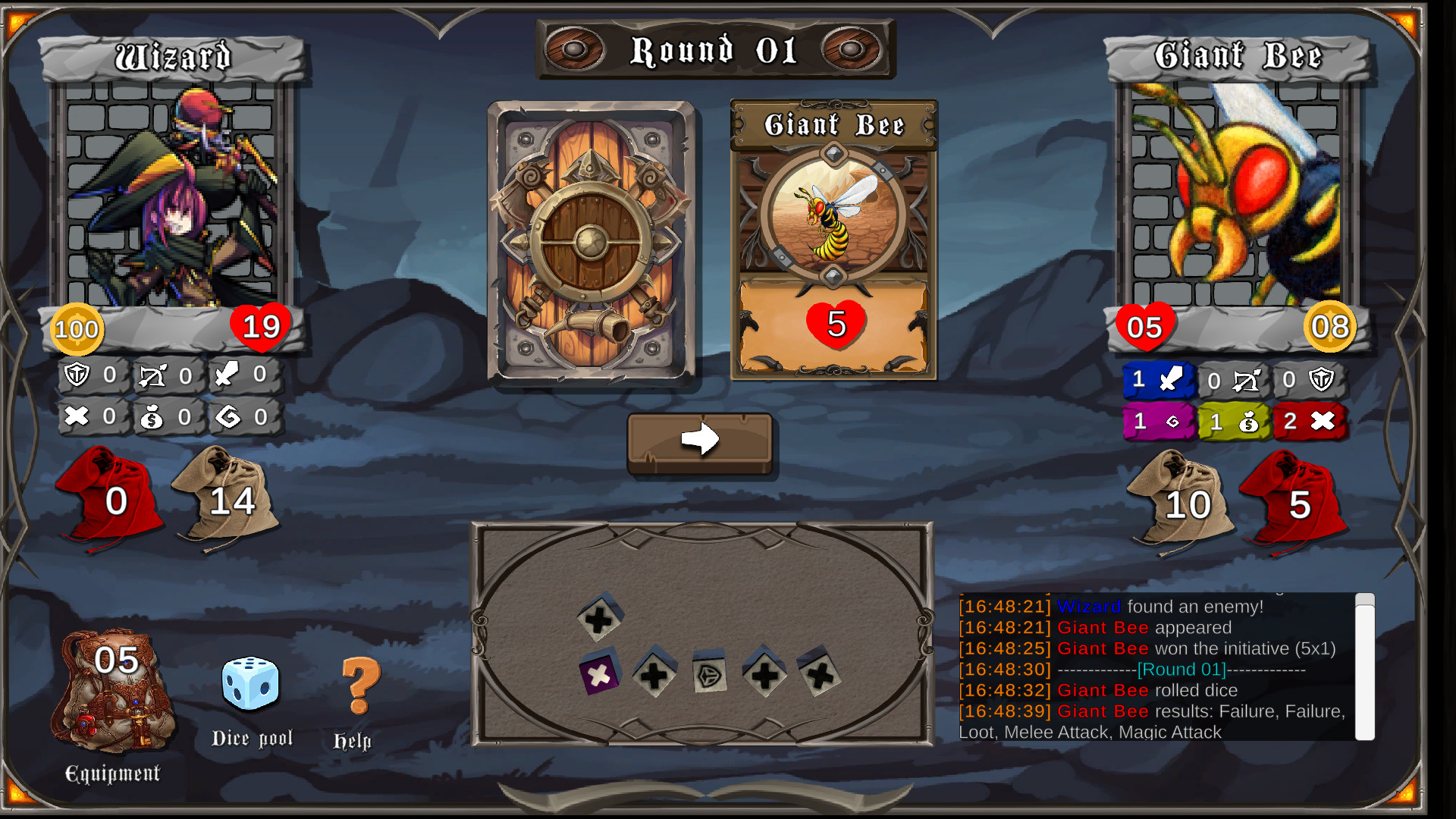Click the Giant Bee's failure stat counter
Viewport: 1456px width, 819px height.
click(x=1310, y=423)
